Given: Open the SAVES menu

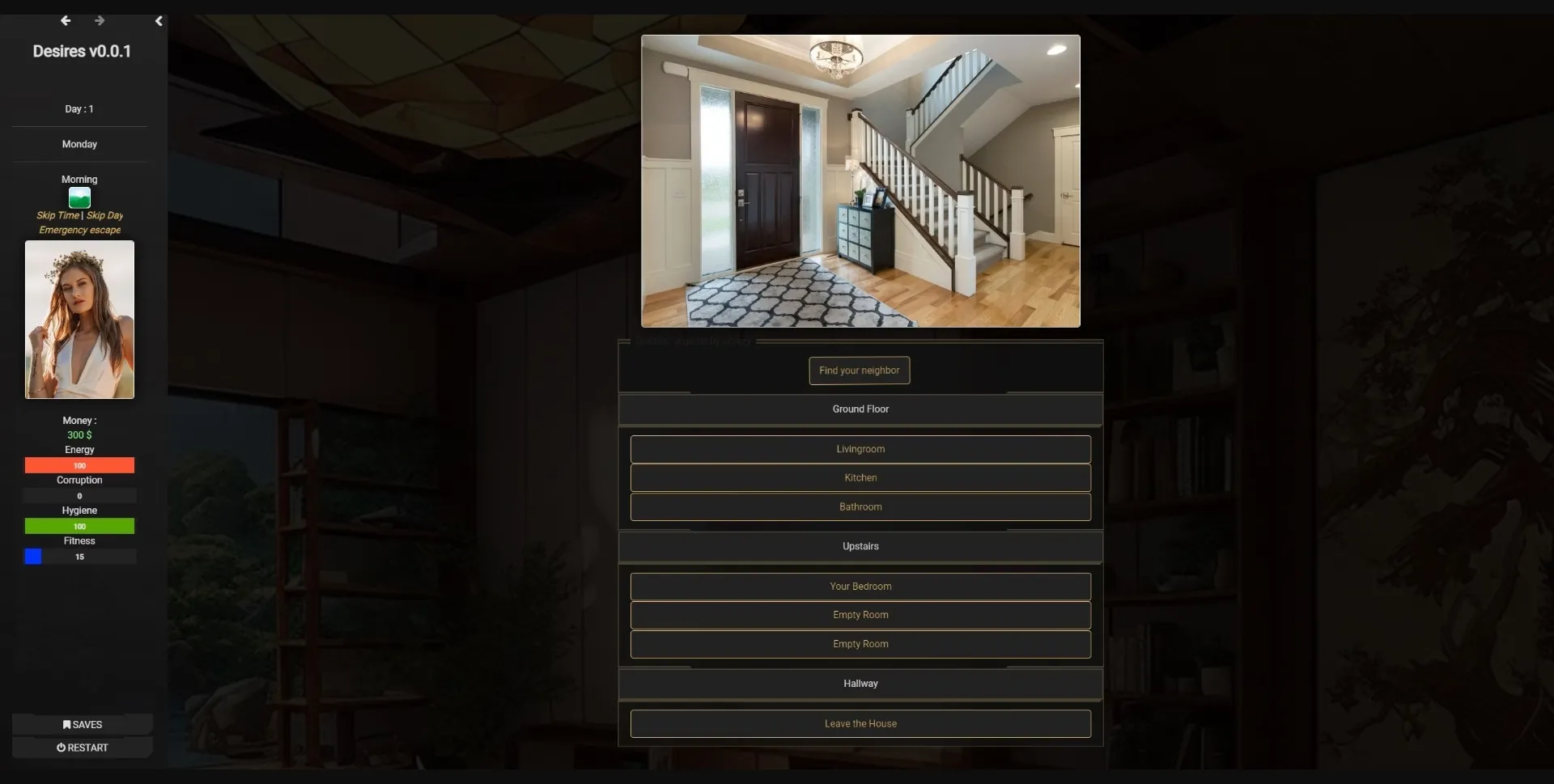Looking at the screenshot, I should coord(81,724).
